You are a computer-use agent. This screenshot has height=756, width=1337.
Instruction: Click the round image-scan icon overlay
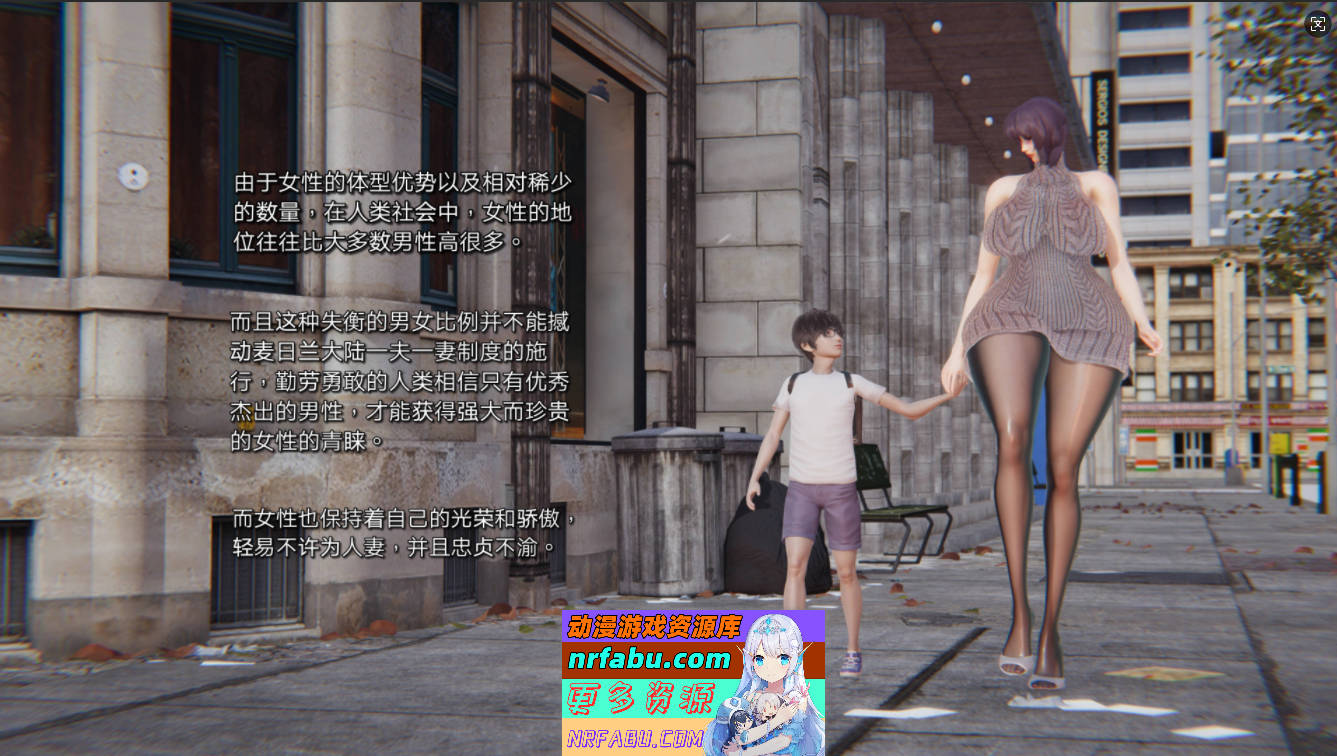pyautogui.click(x=1317, y=25)
